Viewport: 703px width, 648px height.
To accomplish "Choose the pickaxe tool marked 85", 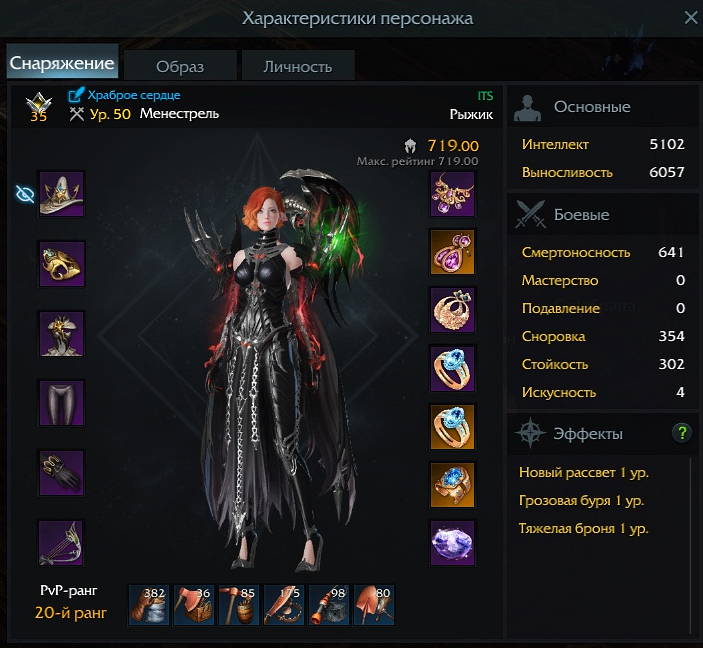I will (239, 605).
